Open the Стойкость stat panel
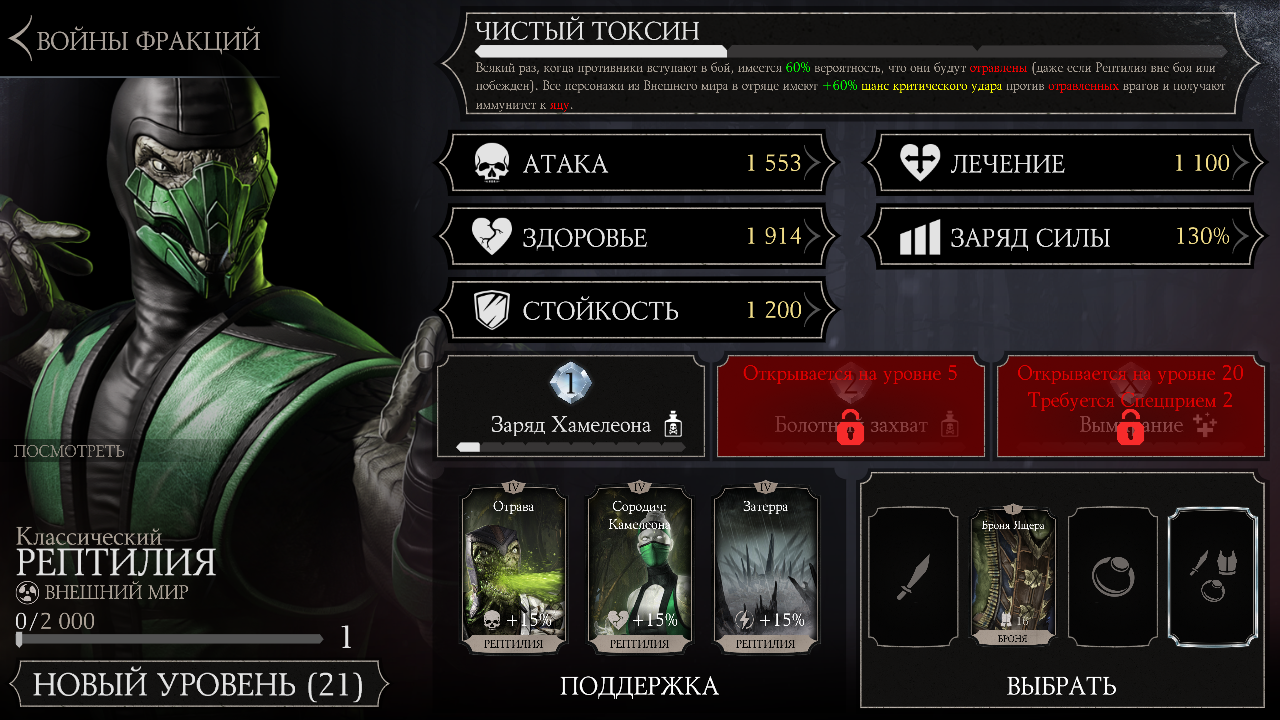The height and width of the screenshot is (720, 1280). tap(637, 310)
